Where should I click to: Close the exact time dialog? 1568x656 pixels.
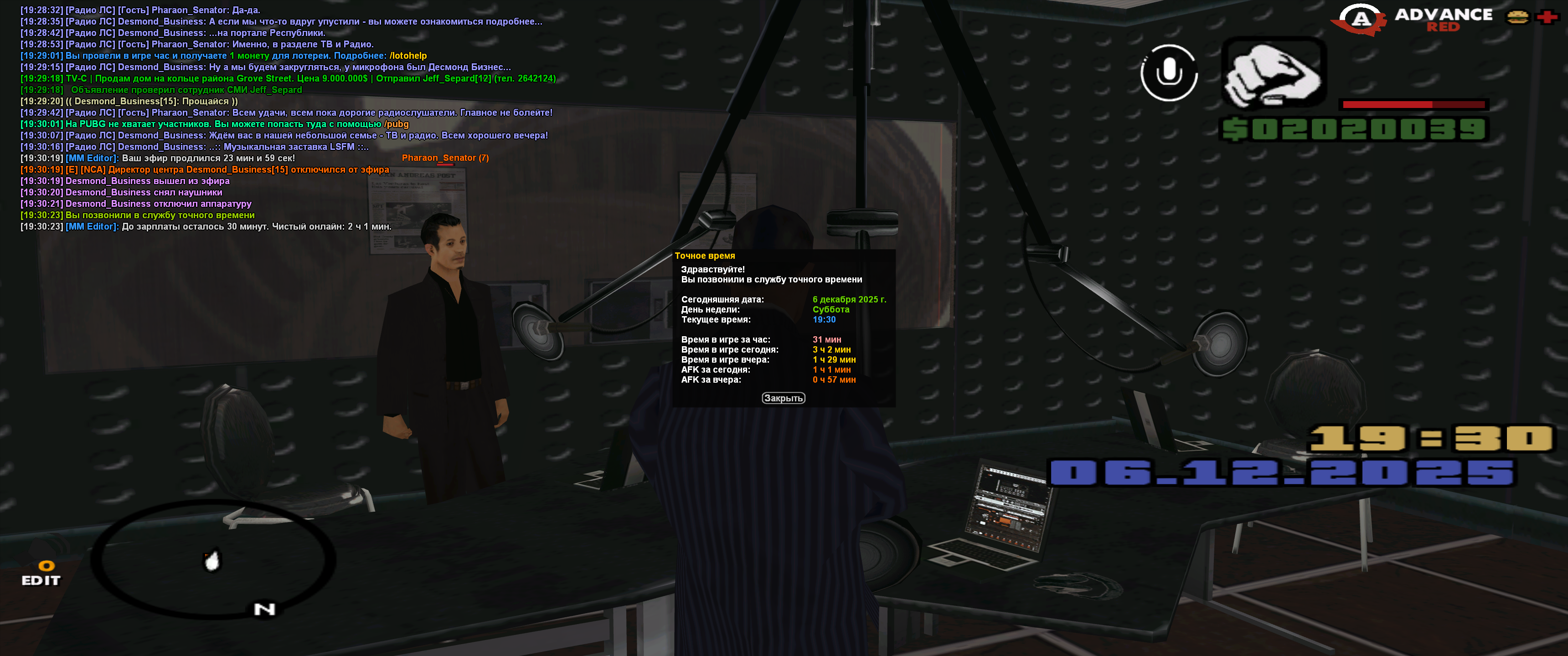783,398
